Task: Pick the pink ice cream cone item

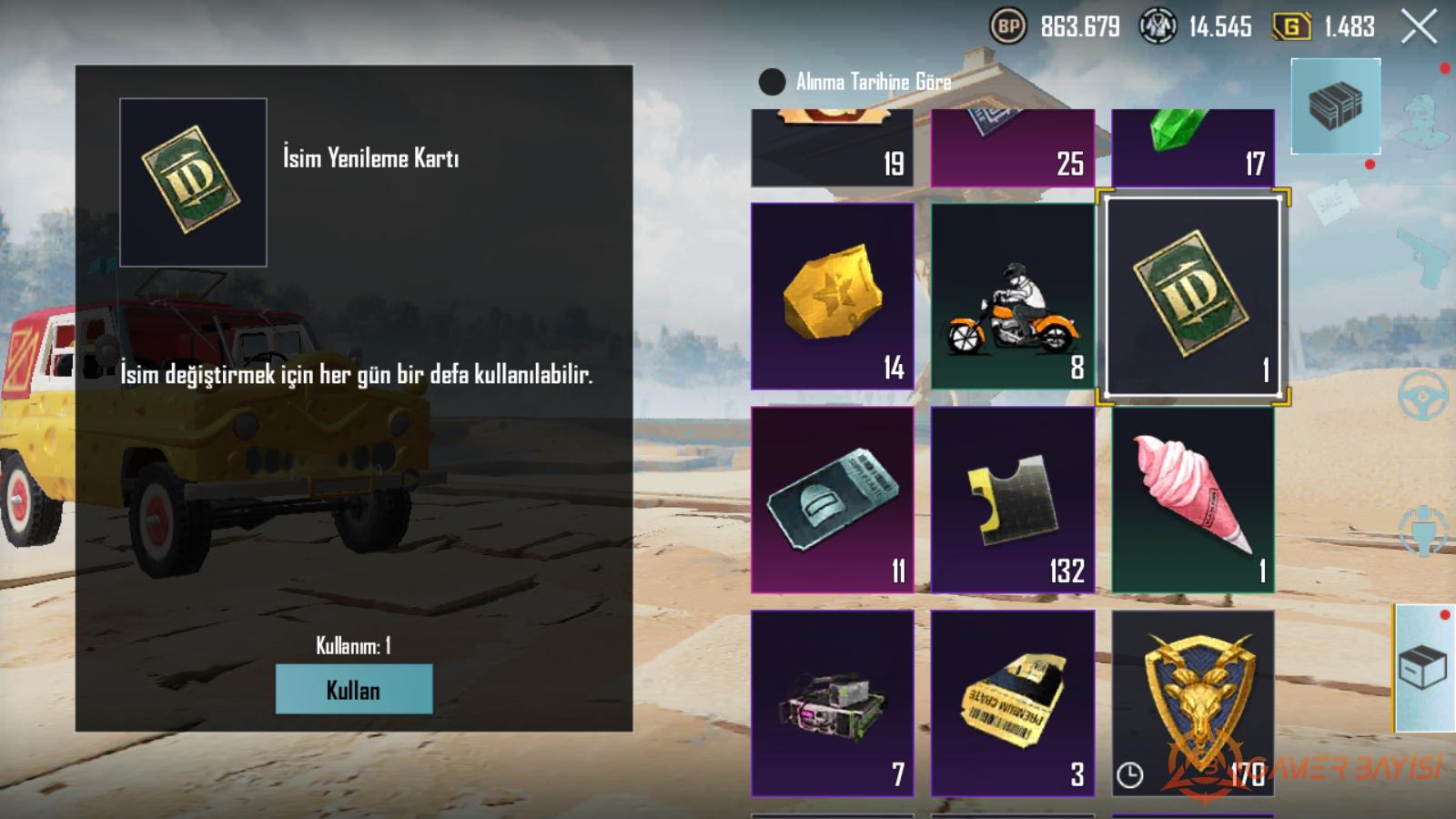Action: 1192,500
